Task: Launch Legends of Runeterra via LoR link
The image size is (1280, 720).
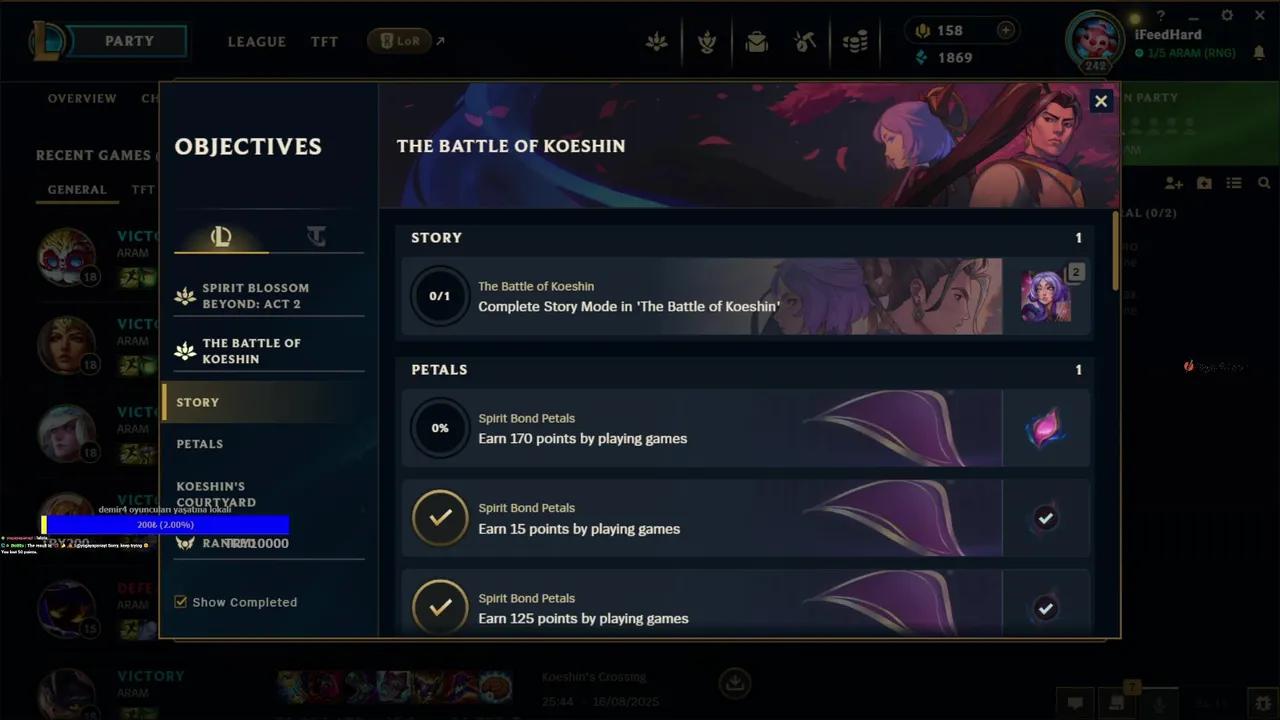Action: (x=400, y=41)
